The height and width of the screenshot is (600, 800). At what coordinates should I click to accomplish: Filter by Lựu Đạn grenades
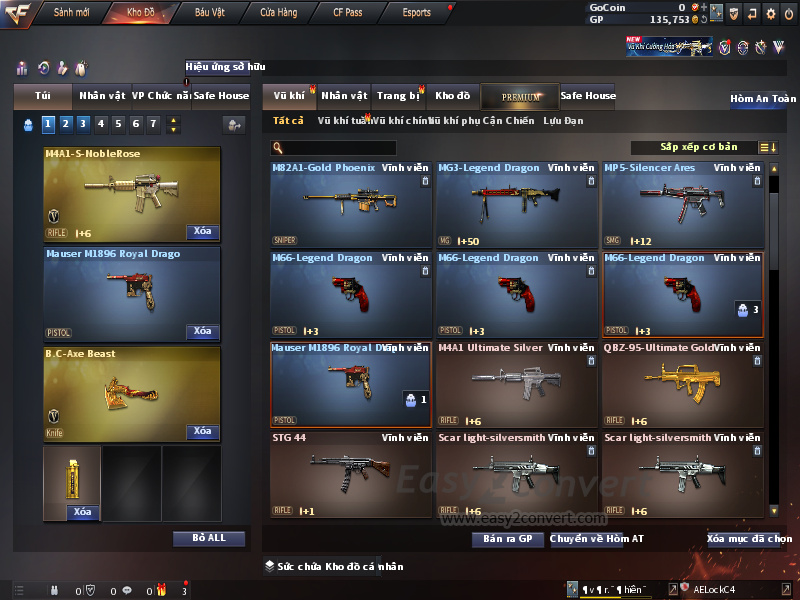tap(563, 121)
